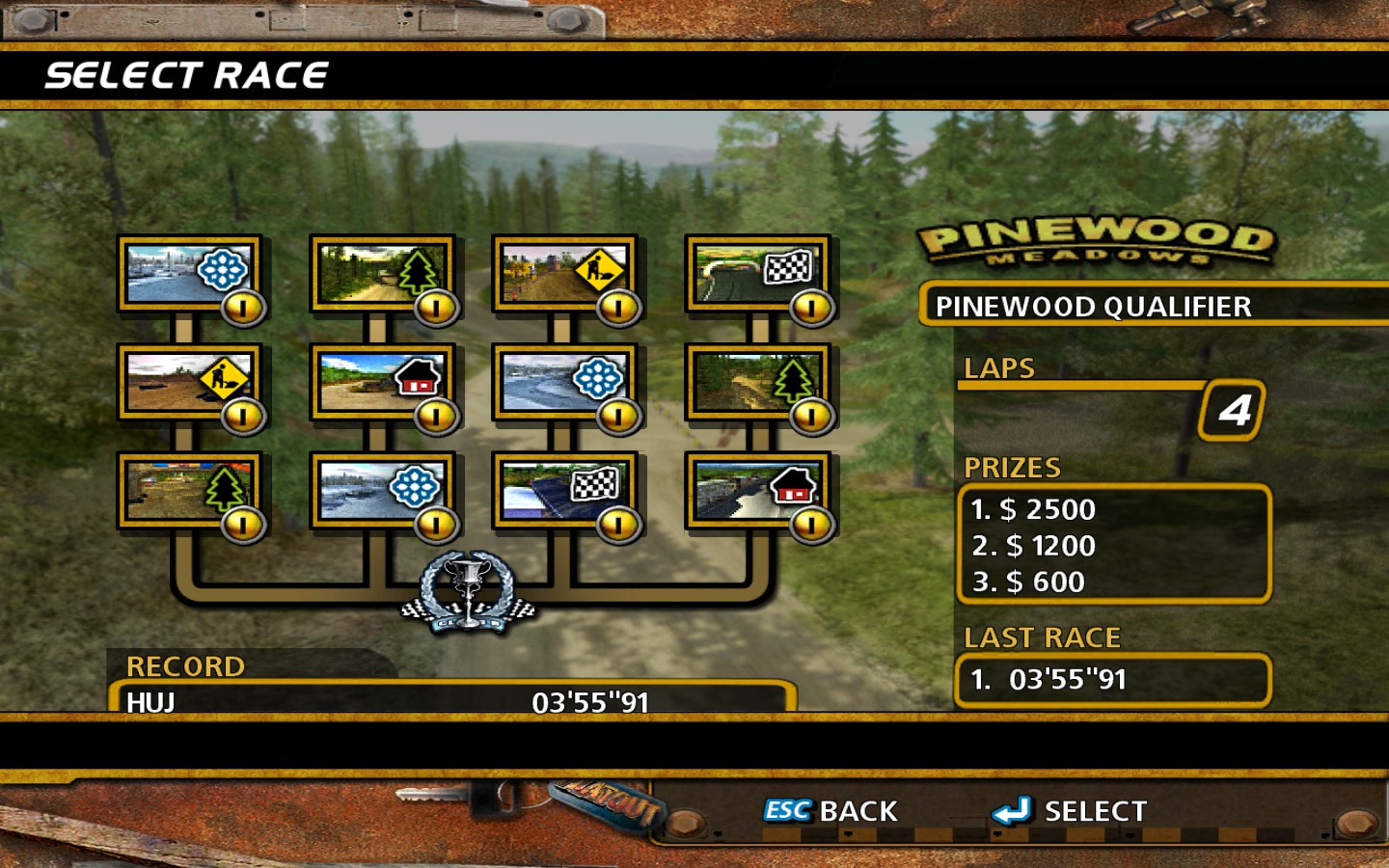Pick the construction-sign race on the open dirt field
This screenshot has width=1389, height=868.
(x=189, y=382)
